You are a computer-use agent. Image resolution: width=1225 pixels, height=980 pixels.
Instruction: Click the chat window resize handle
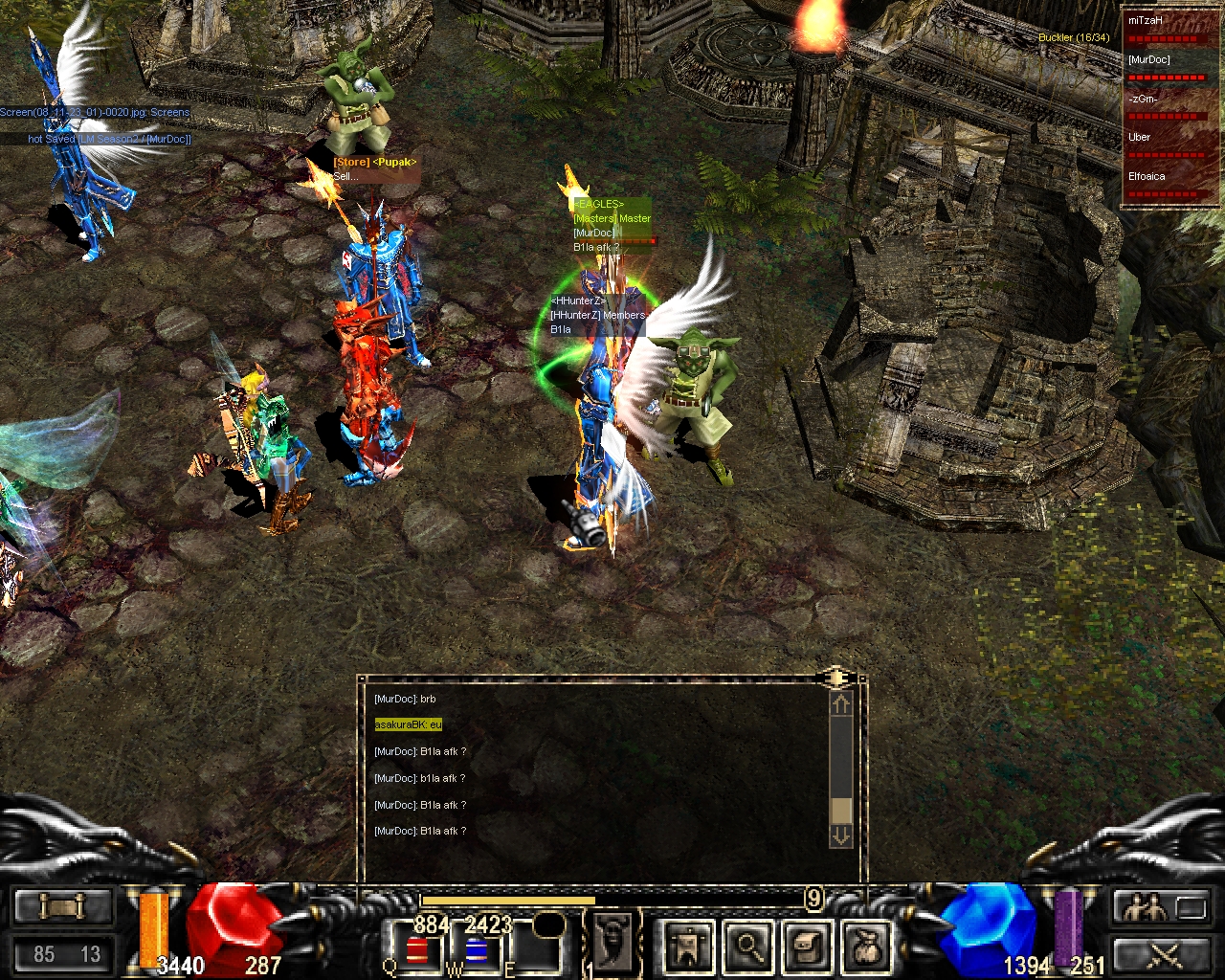(x=835, y=679)
